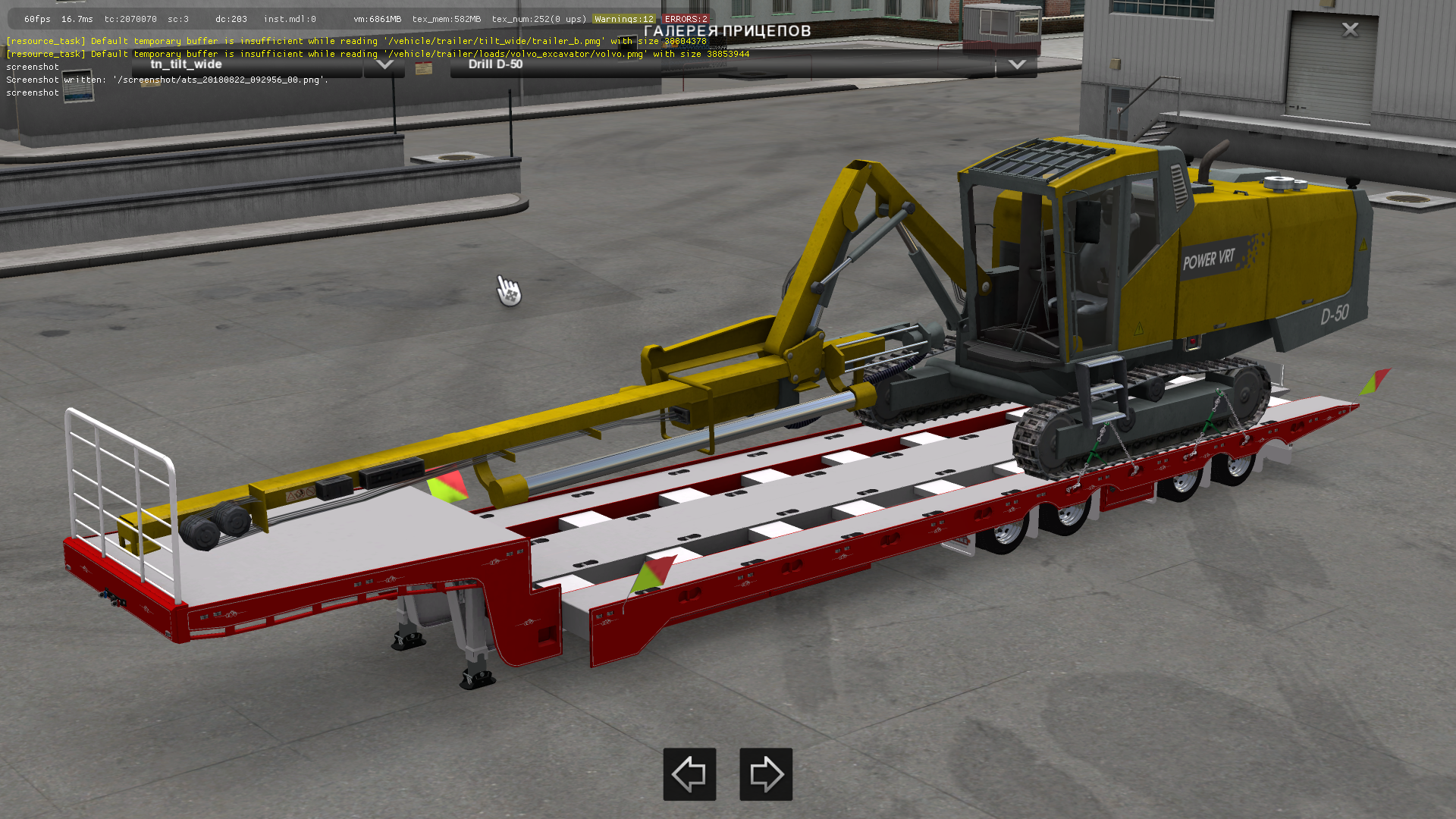Click the sc:3 stat in status bar

179,19
